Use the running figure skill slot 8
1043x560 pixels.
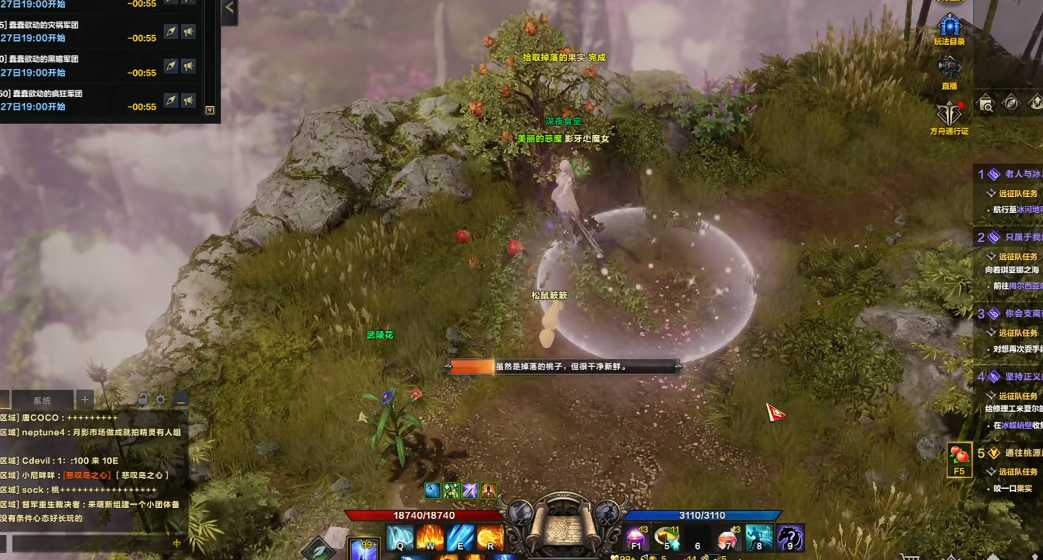pos(759,539)
